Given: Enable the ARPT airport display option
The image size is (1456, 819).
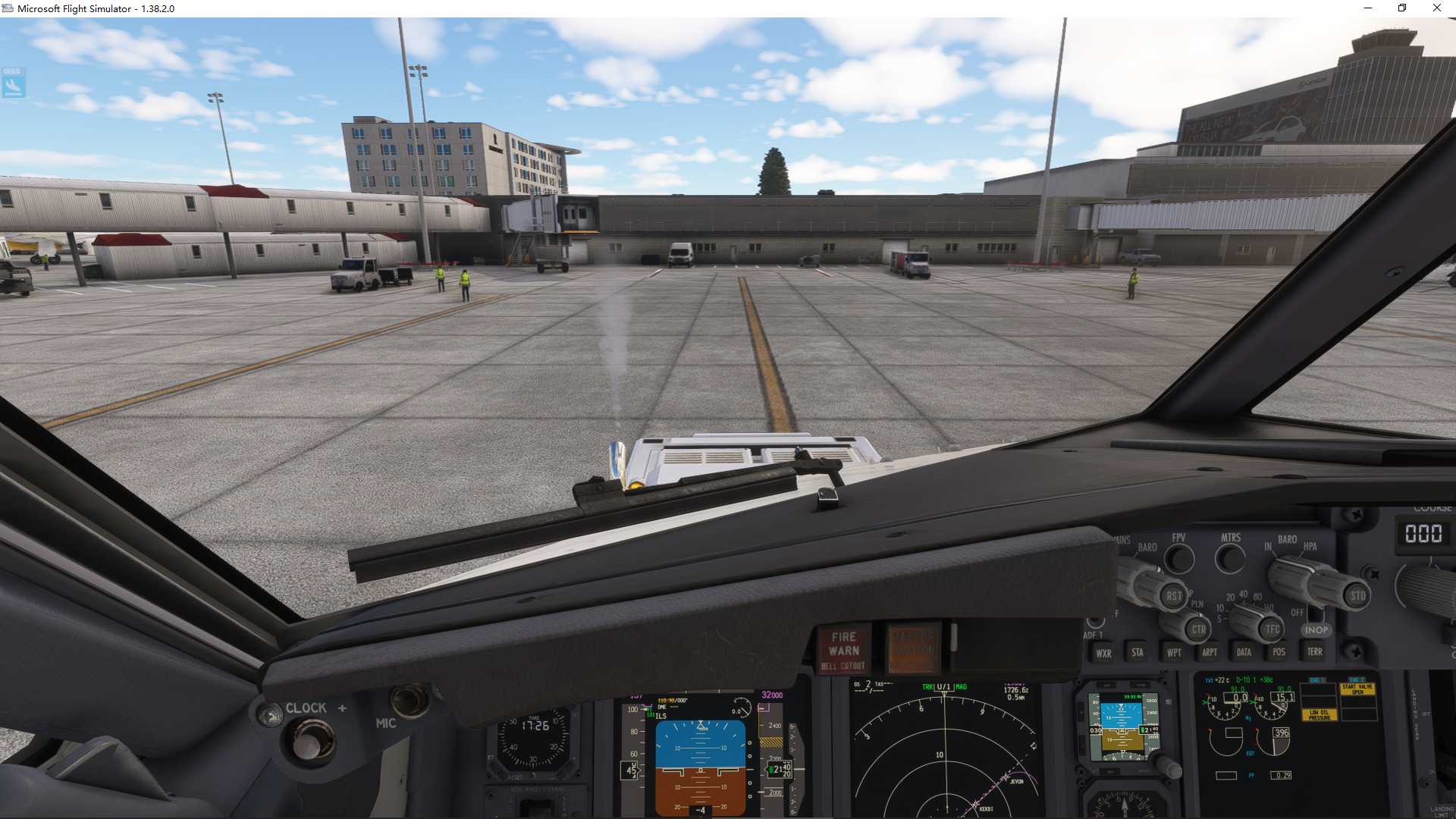Looking at the screenshot, I should pyautogui.click(x=1209, y=652).
